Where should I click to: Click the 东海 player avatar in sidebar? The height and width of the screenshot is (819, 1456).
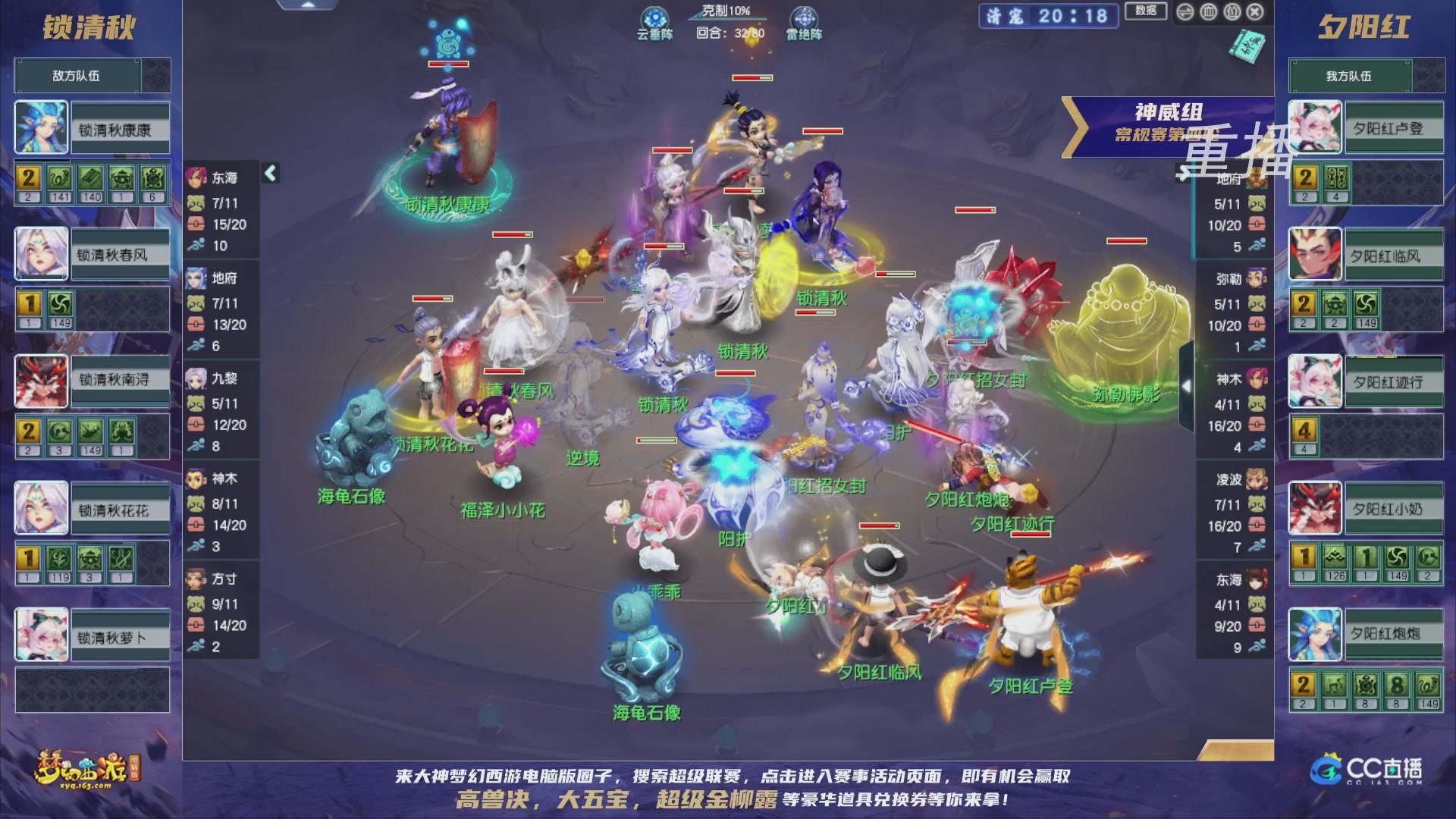pyautogui.click(x=196, y=177)
